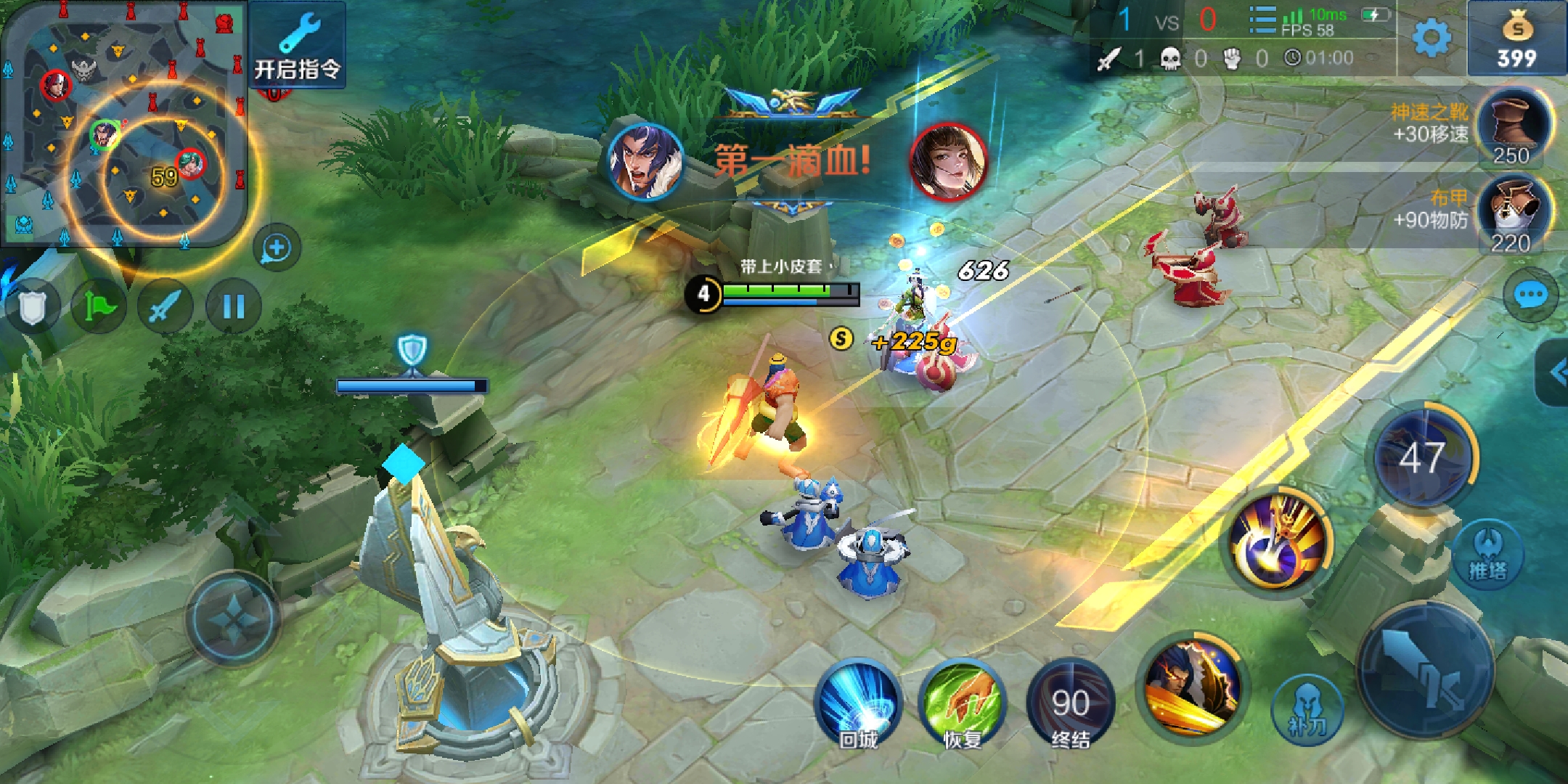Image resolution: width=1568 pixels, height=784 pixels.
Task: Open settings with the gear icon
Action: pos(1432,38)
